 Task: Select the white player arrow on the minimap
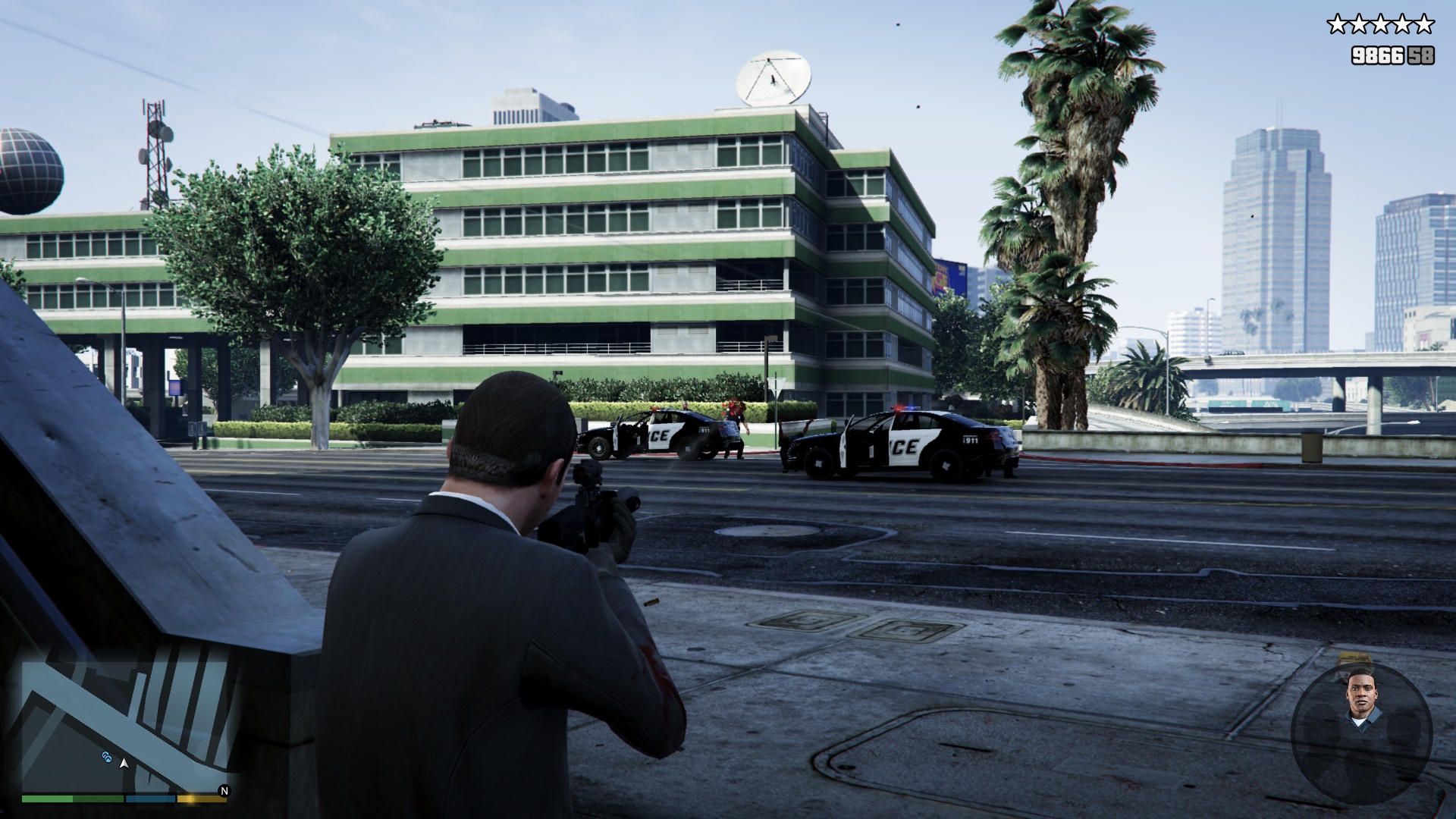click(x=124, y=764)
